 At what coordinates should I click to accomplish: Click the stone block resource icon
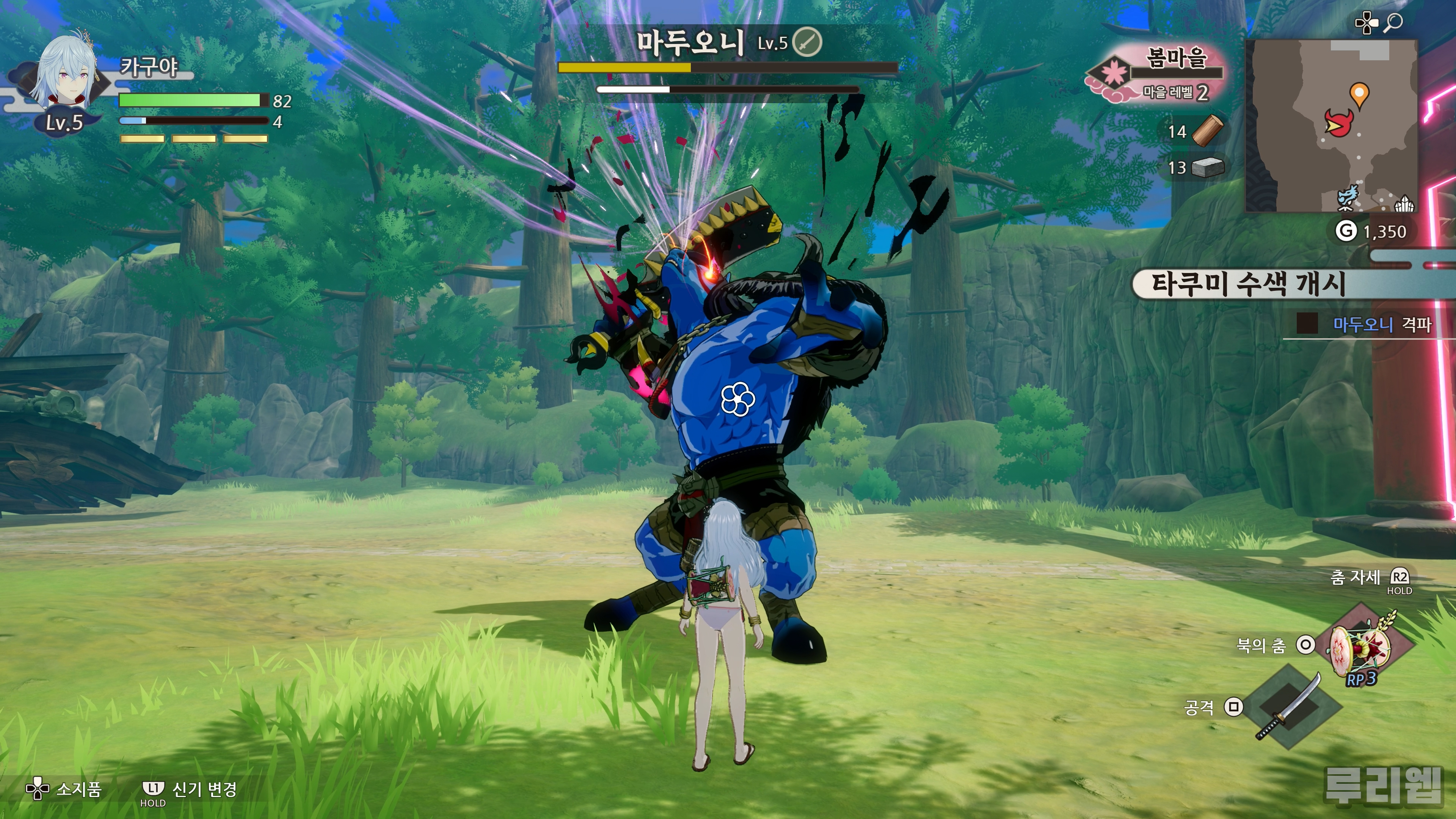pos(1207,167)
